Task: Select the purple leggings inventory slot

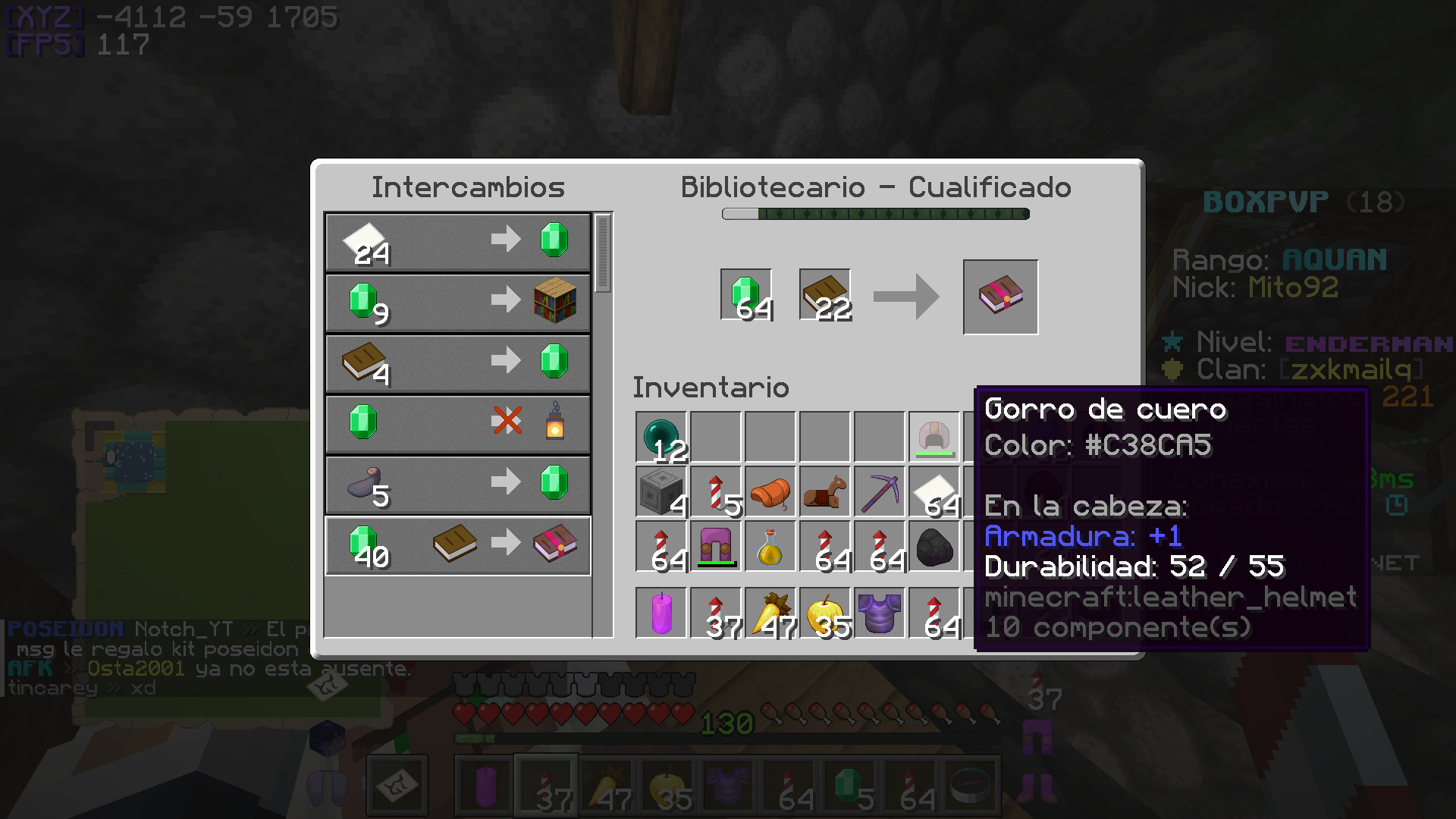Action: click(716, 547)
